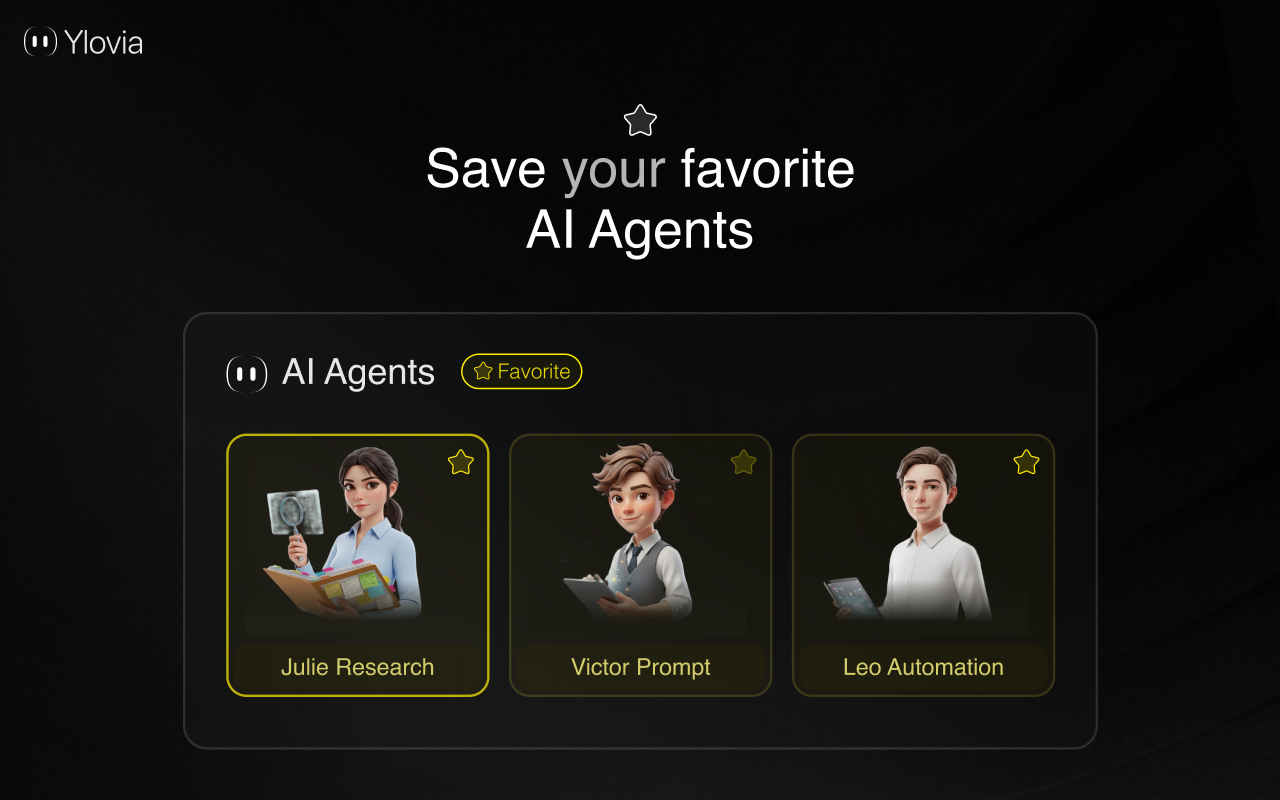Select the Victor Prompt agent card

(x=640, y=565)
